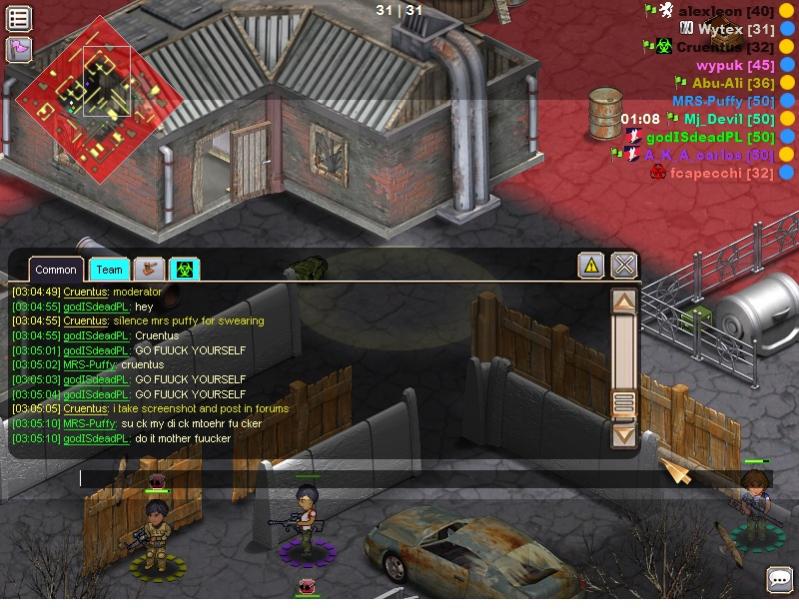Screen dimensions: 799x613
Task: Switch to the Common chat tab
Action: click(56, 269)
